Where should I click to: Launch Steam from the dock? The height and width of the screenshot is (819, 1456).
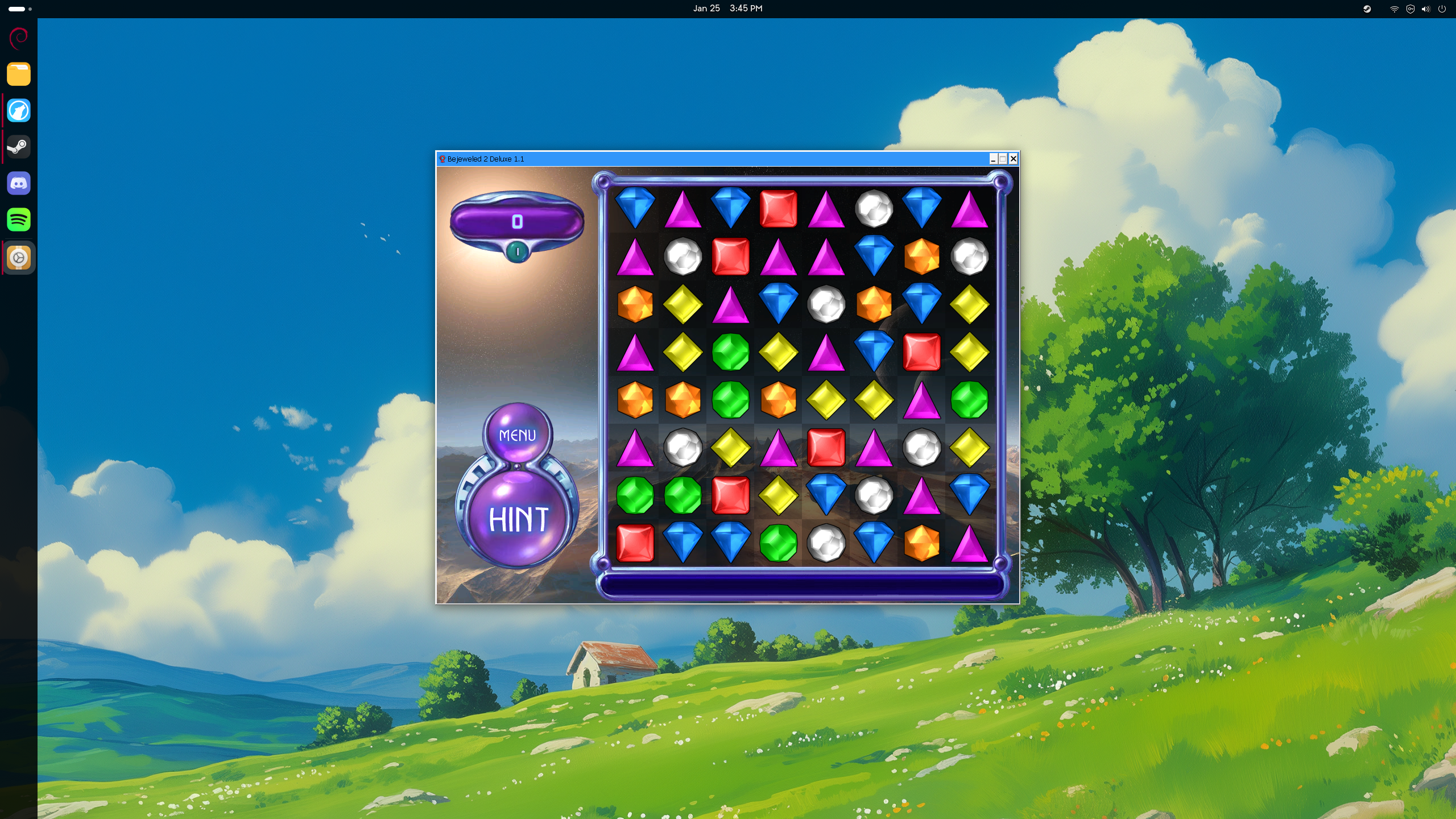point(19,146)
